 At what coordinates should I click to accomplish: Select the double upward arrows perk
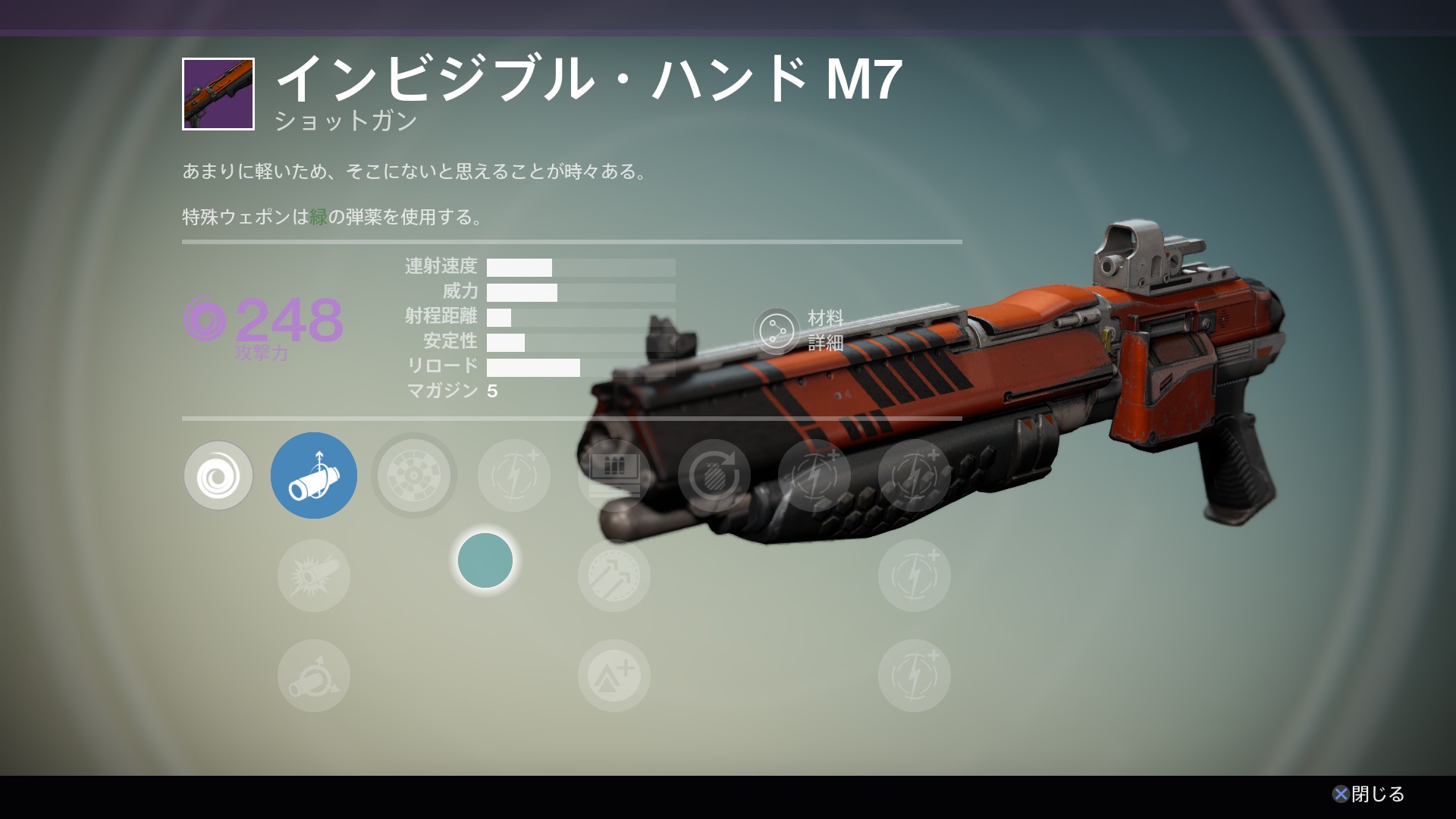pos(613,576)
